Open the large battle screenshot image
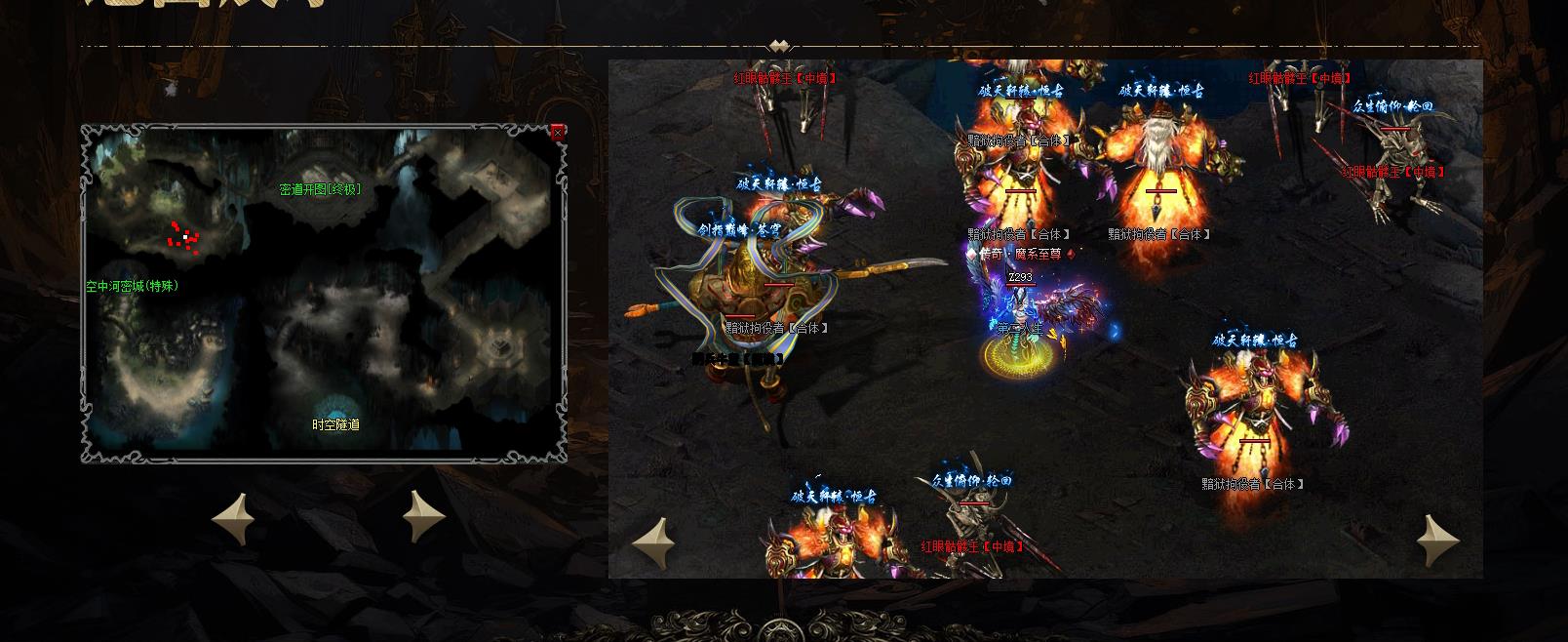 tap(1045, 319)
